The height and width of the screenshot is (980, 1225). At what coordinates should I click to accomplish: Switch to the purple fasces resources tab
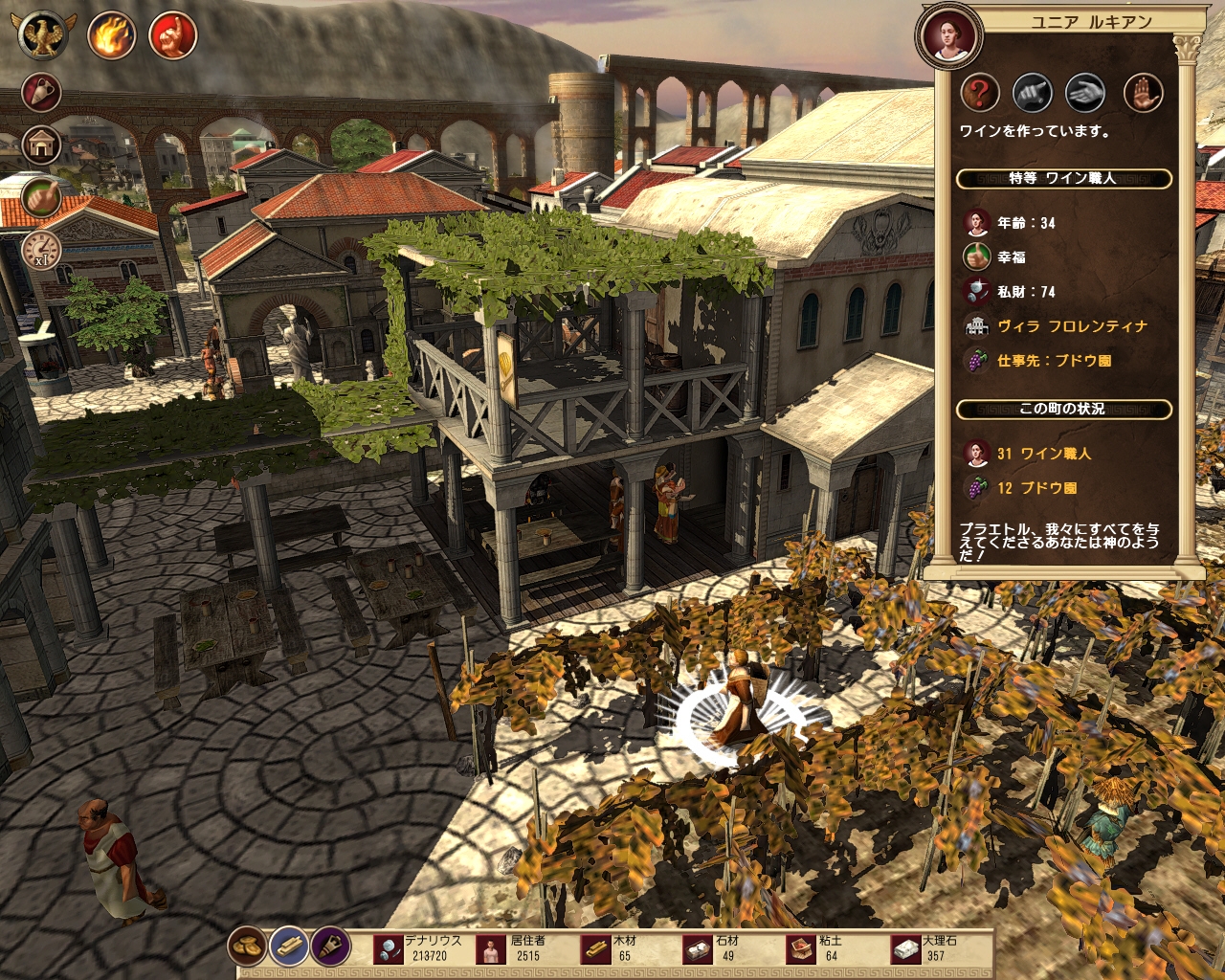331,947
